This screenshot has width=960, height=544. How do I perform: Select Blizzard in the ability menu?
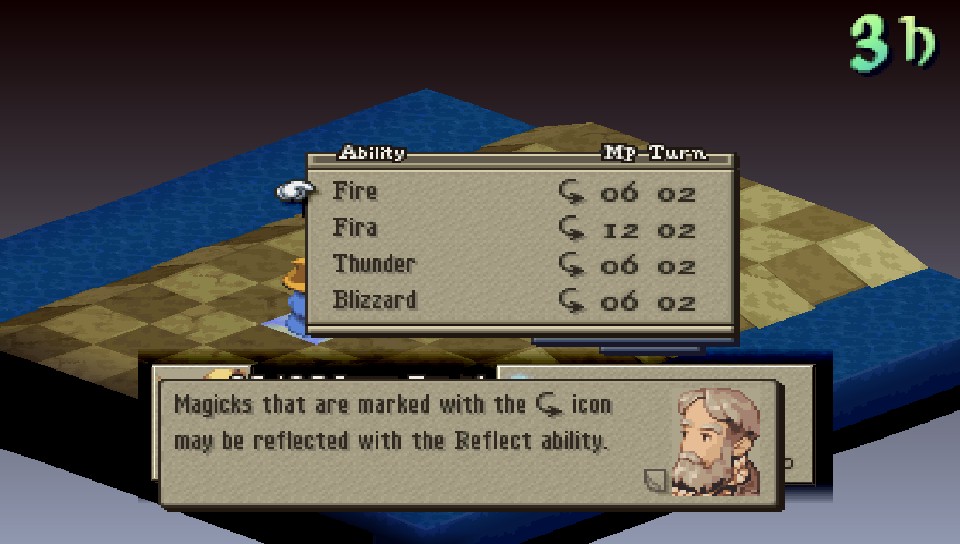point(375,300)
